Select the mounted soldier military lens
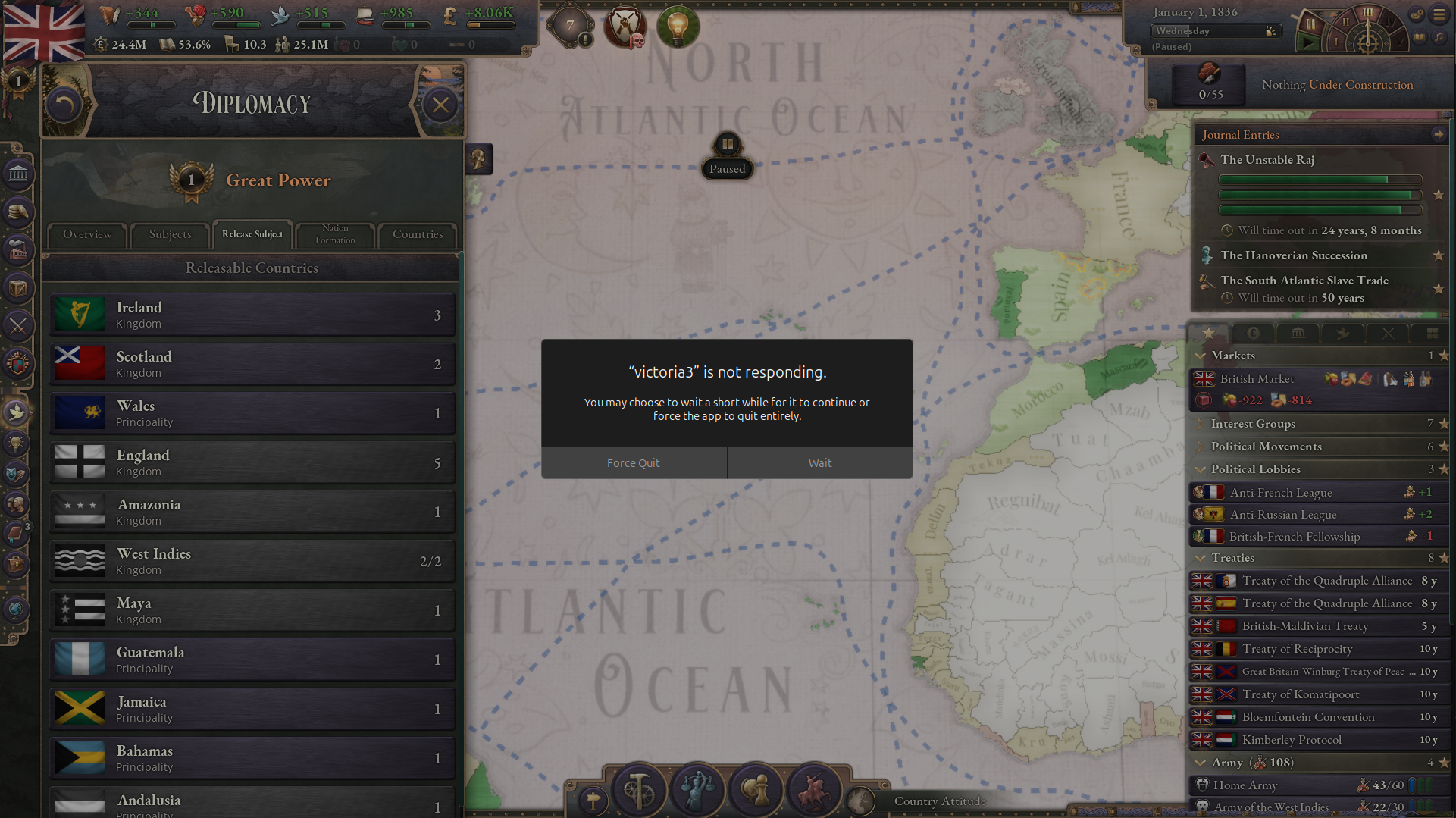This screenshot has height=818, width=1456. tap(814, 790)
